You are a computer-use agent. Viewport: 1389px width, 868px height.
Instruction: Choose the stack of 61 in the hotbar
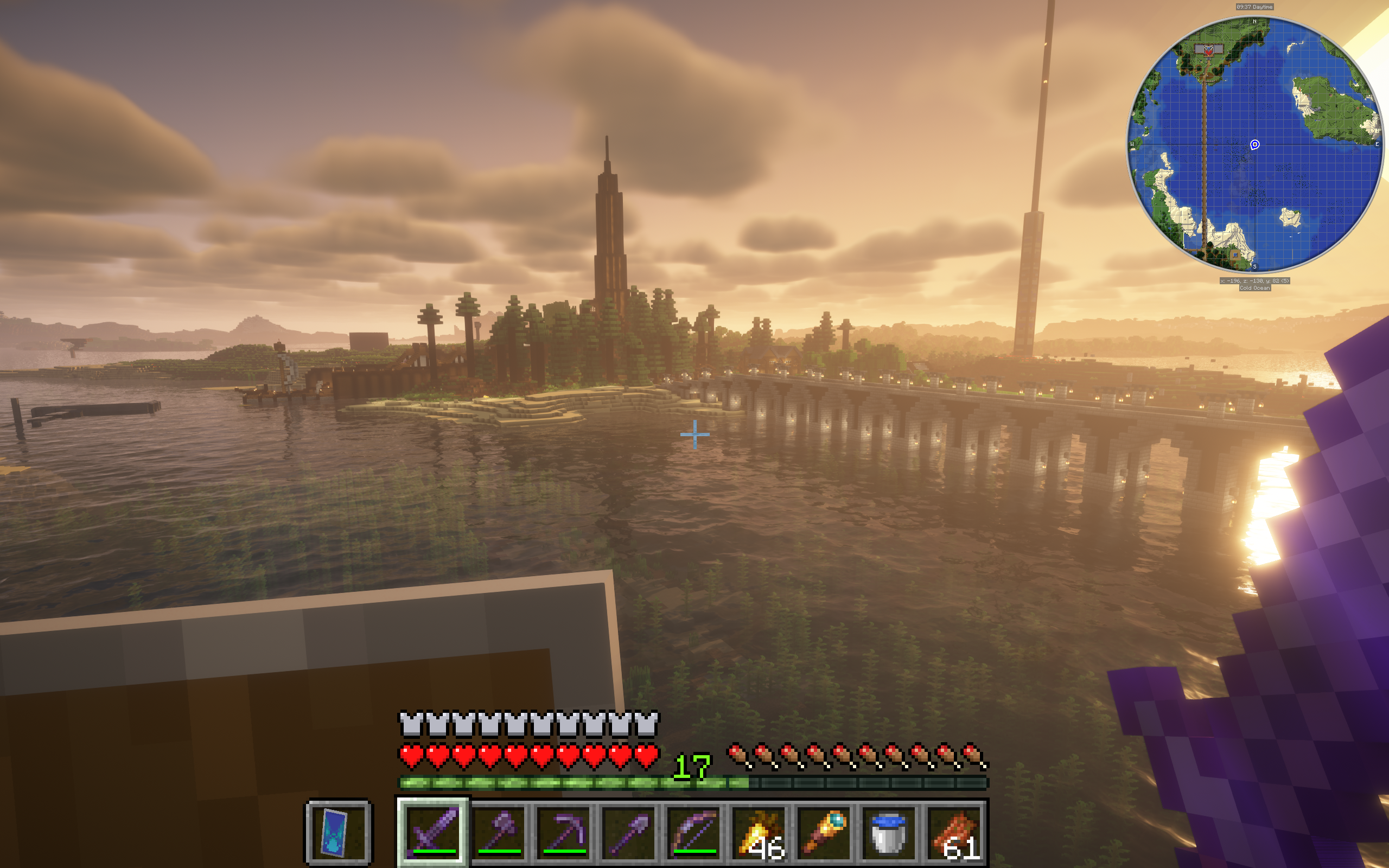click(x=955, y=832)
